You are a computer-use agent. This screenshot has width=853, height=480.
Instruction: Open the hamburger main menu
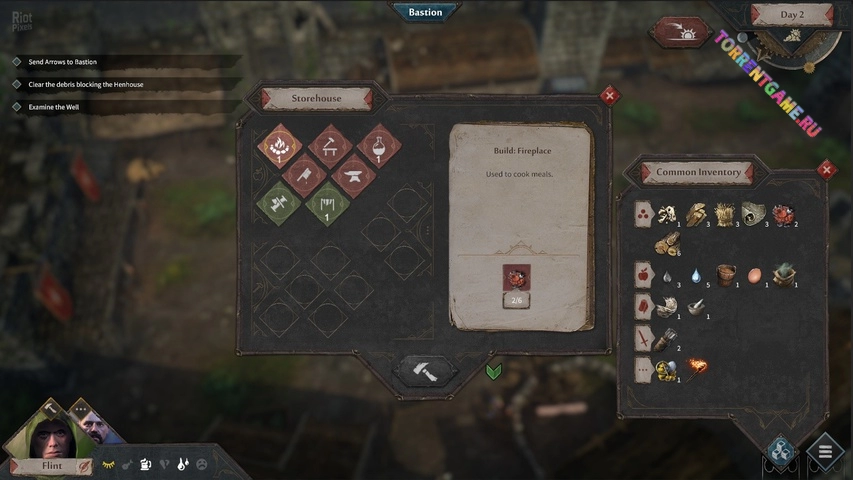coord(825,451)
